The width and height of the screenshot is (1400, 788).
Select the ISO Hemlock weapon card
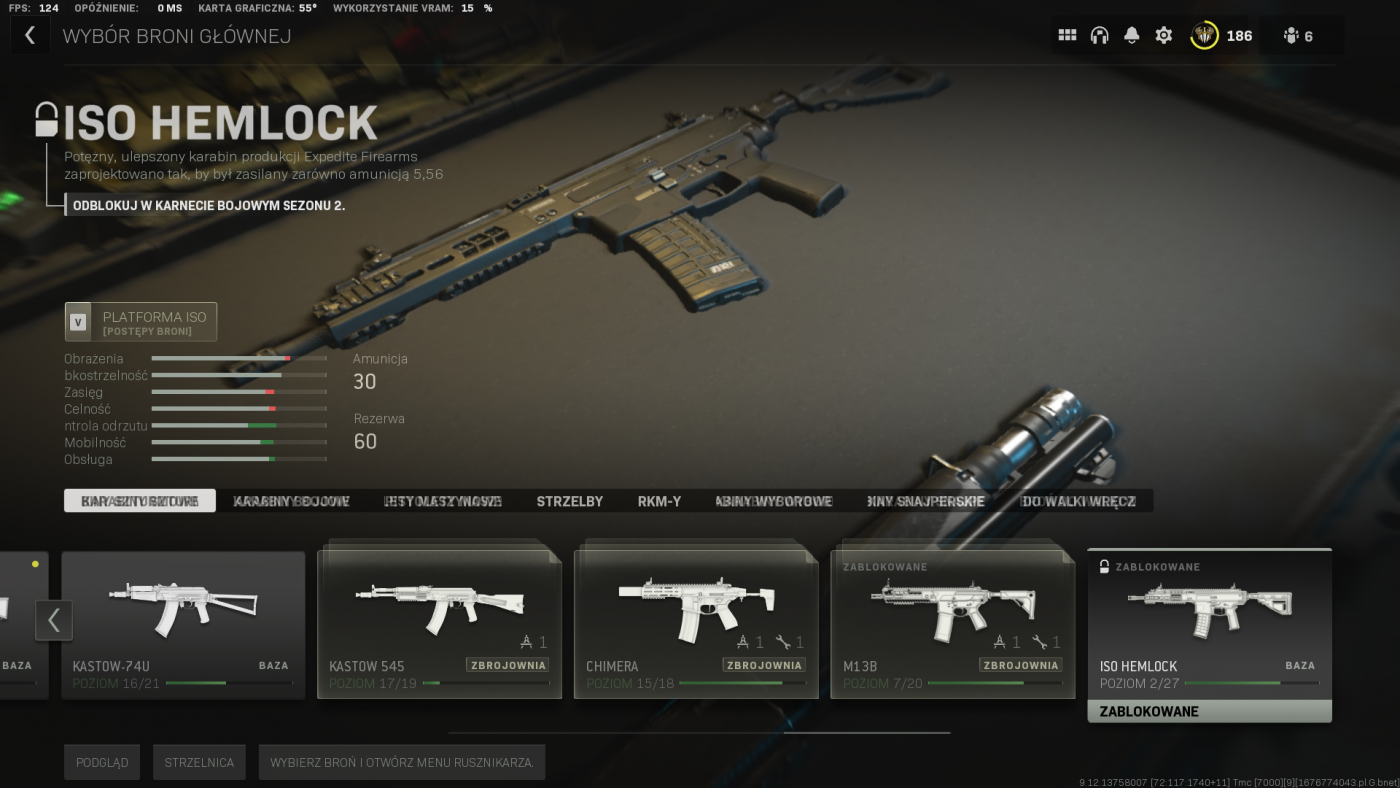click(1209, 624)
